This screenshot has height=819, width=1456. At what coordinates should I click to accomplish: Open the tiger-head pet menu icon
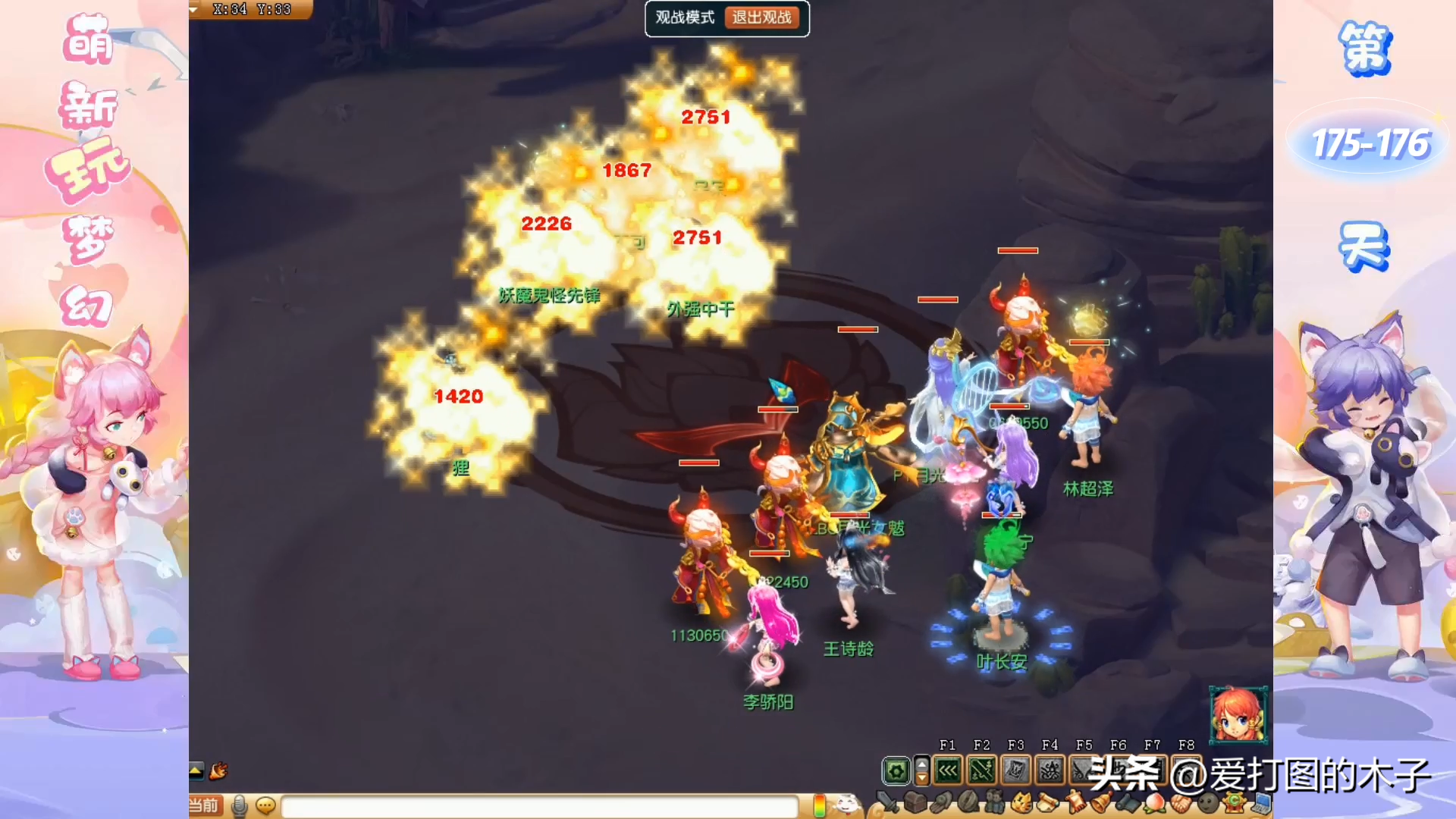(1021, 802)
